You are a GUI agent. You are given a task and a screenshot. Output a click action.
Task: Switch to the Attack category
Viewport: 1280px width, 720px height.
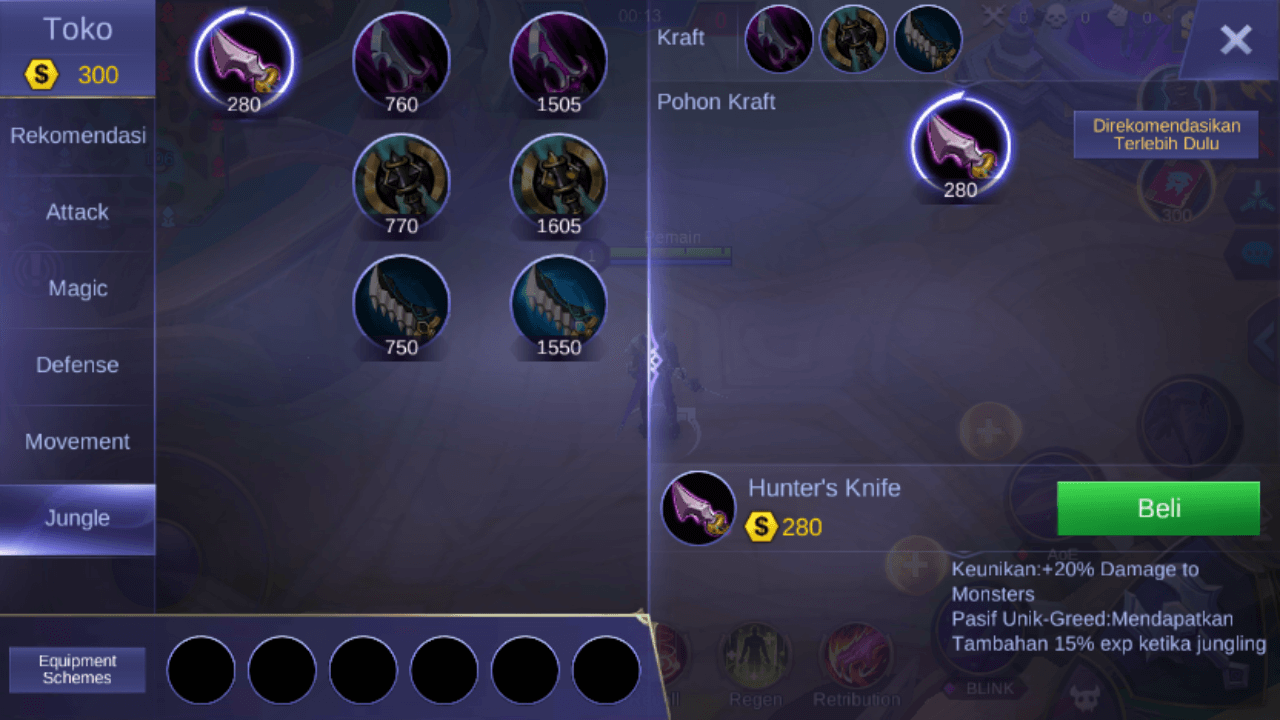pos(77,212)
